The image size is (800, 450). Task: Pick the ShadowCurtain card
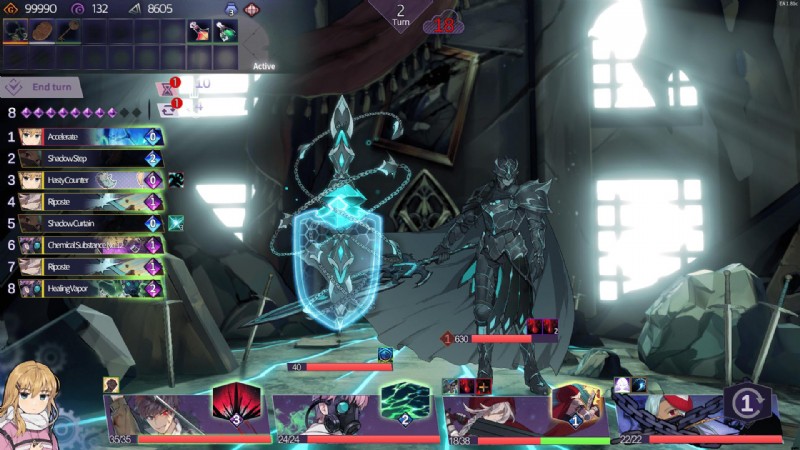pos(90,224)
